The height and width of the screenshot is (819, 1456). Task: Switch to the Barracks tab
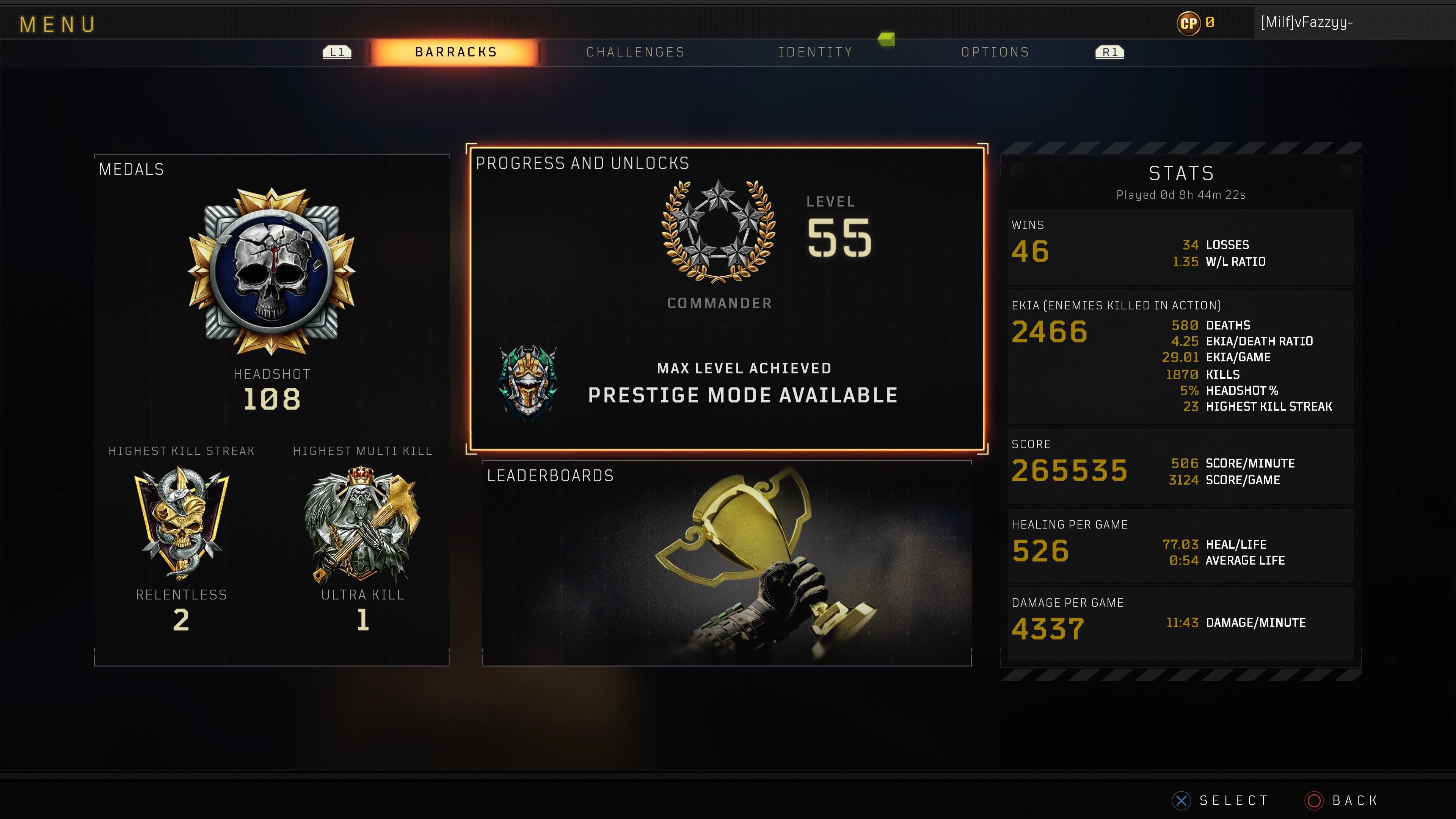point(455,52)
